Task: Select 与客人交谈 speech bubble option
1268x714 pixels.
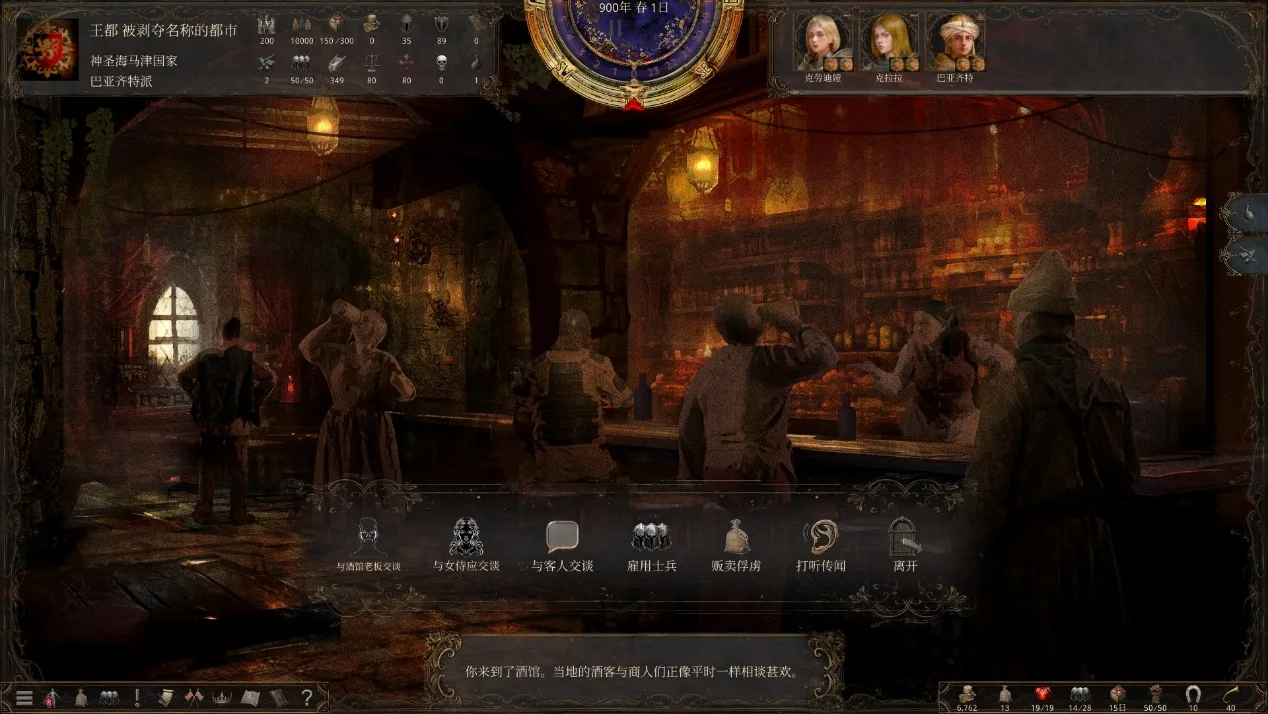Action: 562,543
